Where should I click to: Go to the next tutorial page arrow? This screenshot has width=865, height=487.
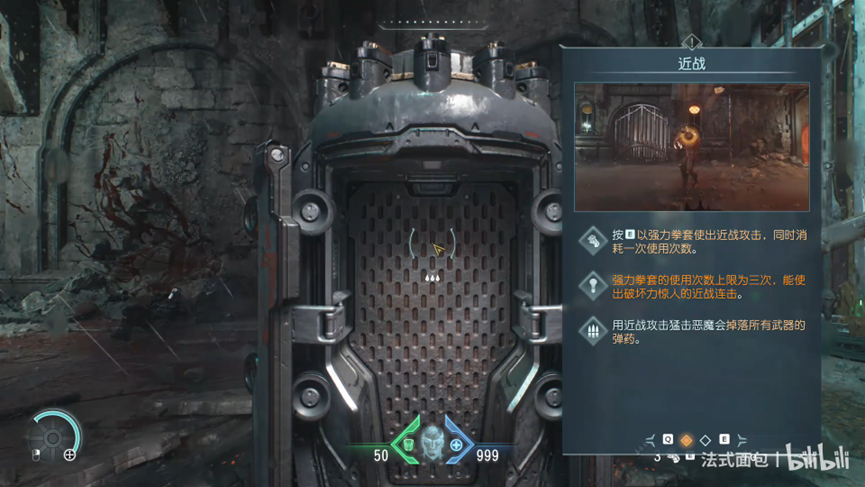coord(741,440)
